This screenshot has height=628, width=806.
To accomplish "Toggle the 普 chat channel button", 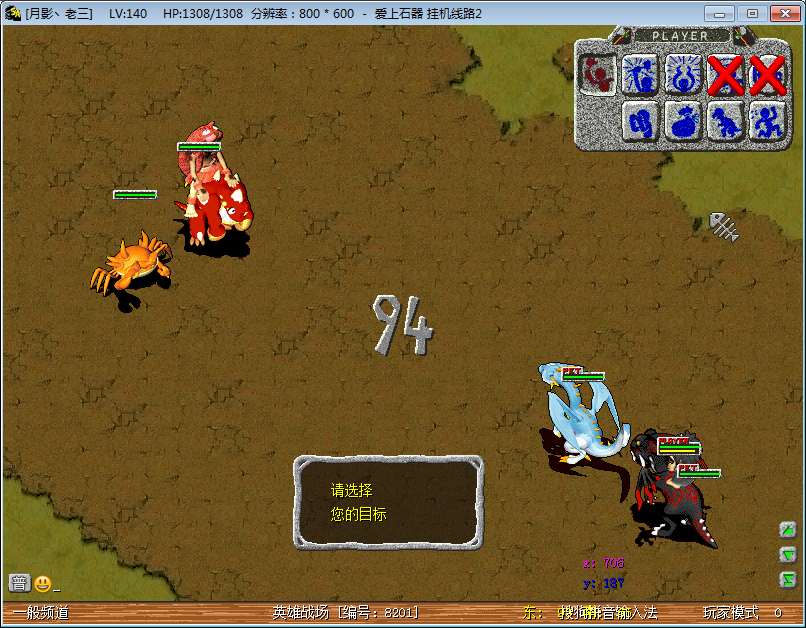I will (19, 583).
